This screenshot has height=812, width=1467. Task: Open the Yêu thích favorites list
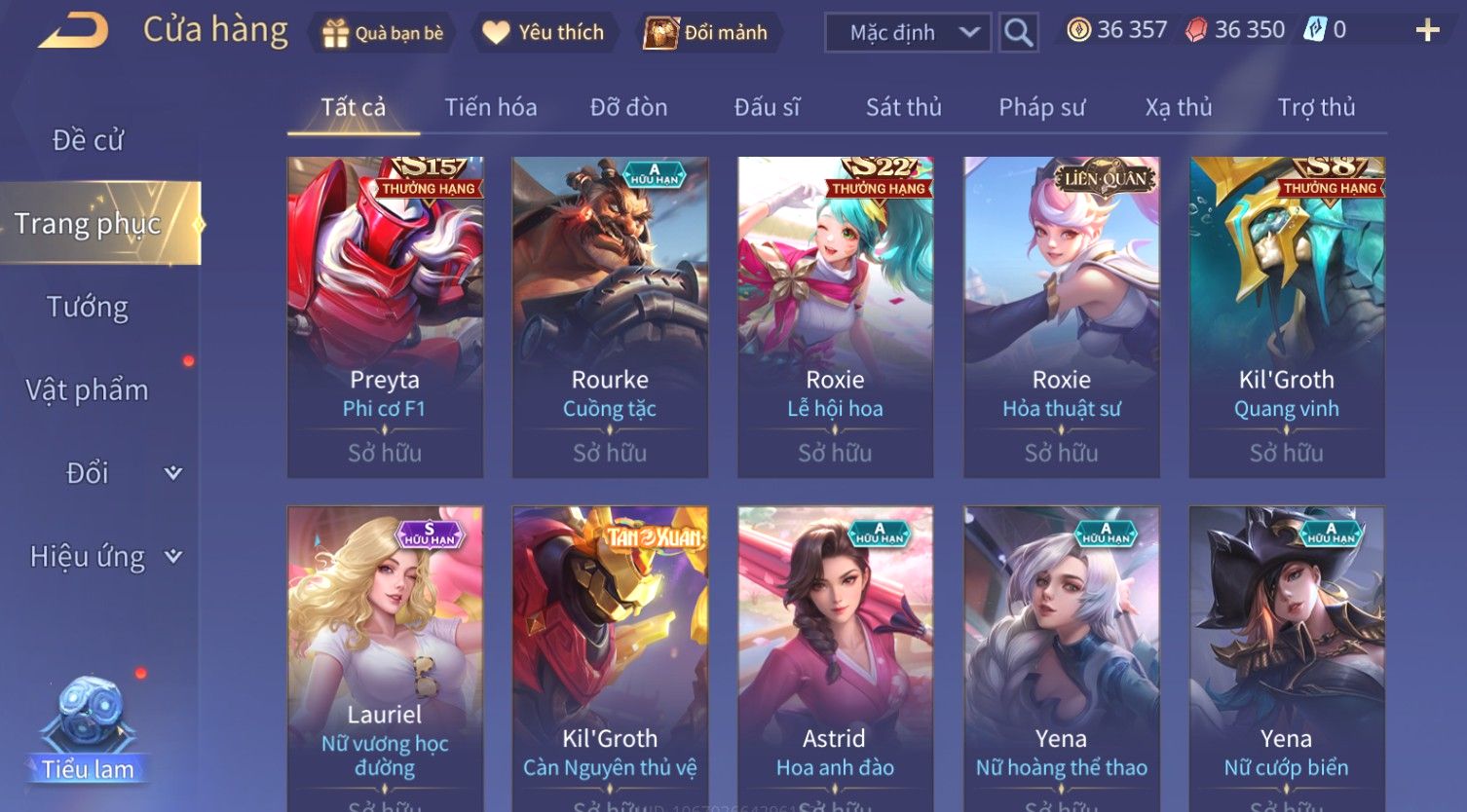click(x=544, y=33)
